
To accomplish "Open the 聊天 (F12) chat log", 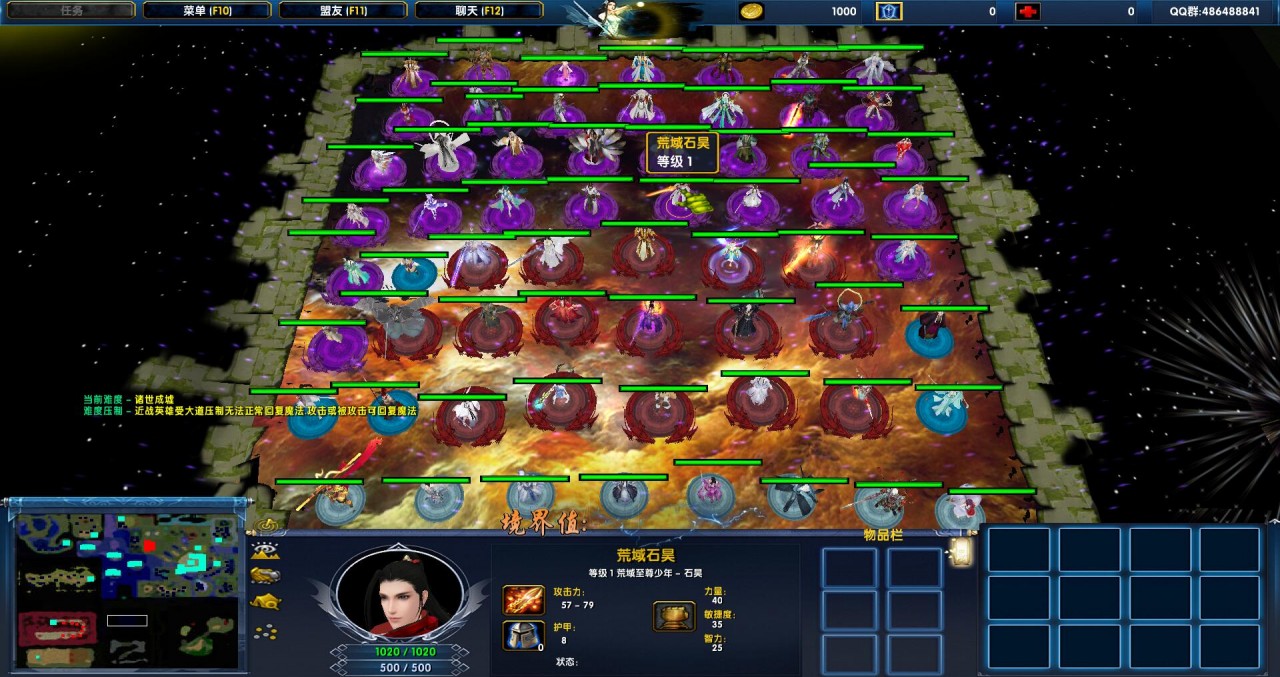I will (479, 11).
